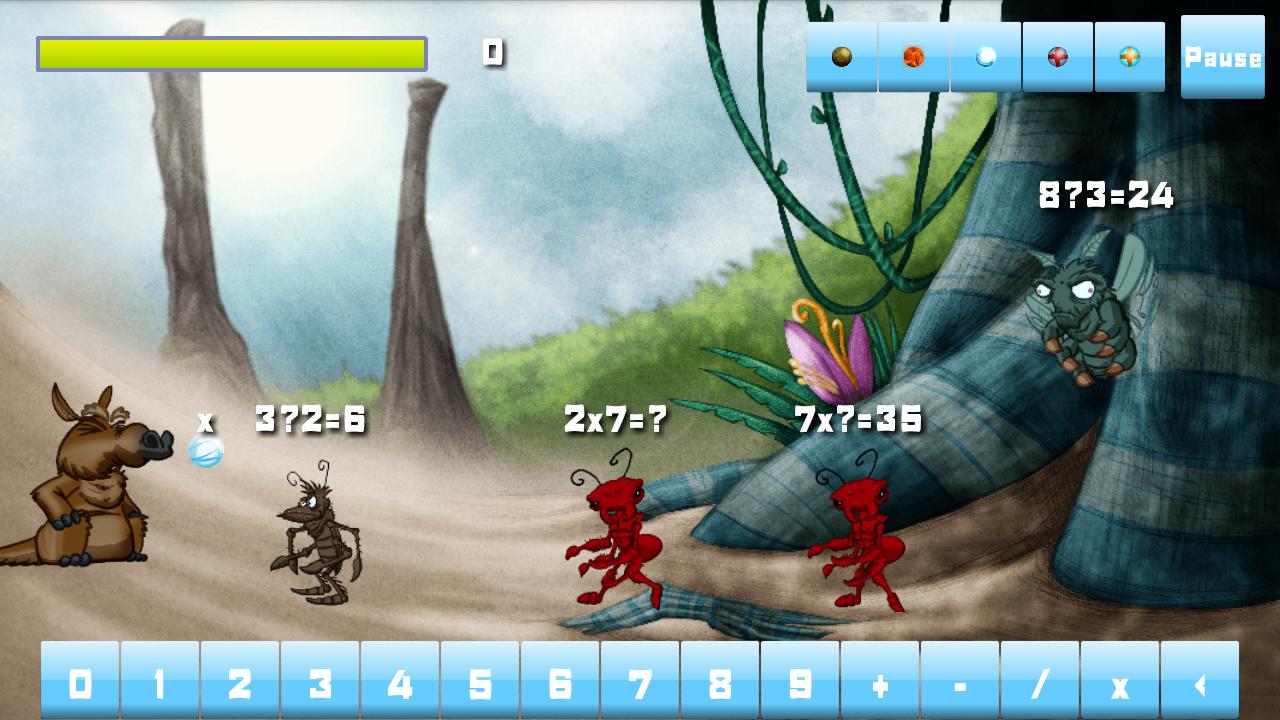The height and width of the screenshot is (720, 1280).
Task: Select the red cross health power-up
Action: 1057,57
